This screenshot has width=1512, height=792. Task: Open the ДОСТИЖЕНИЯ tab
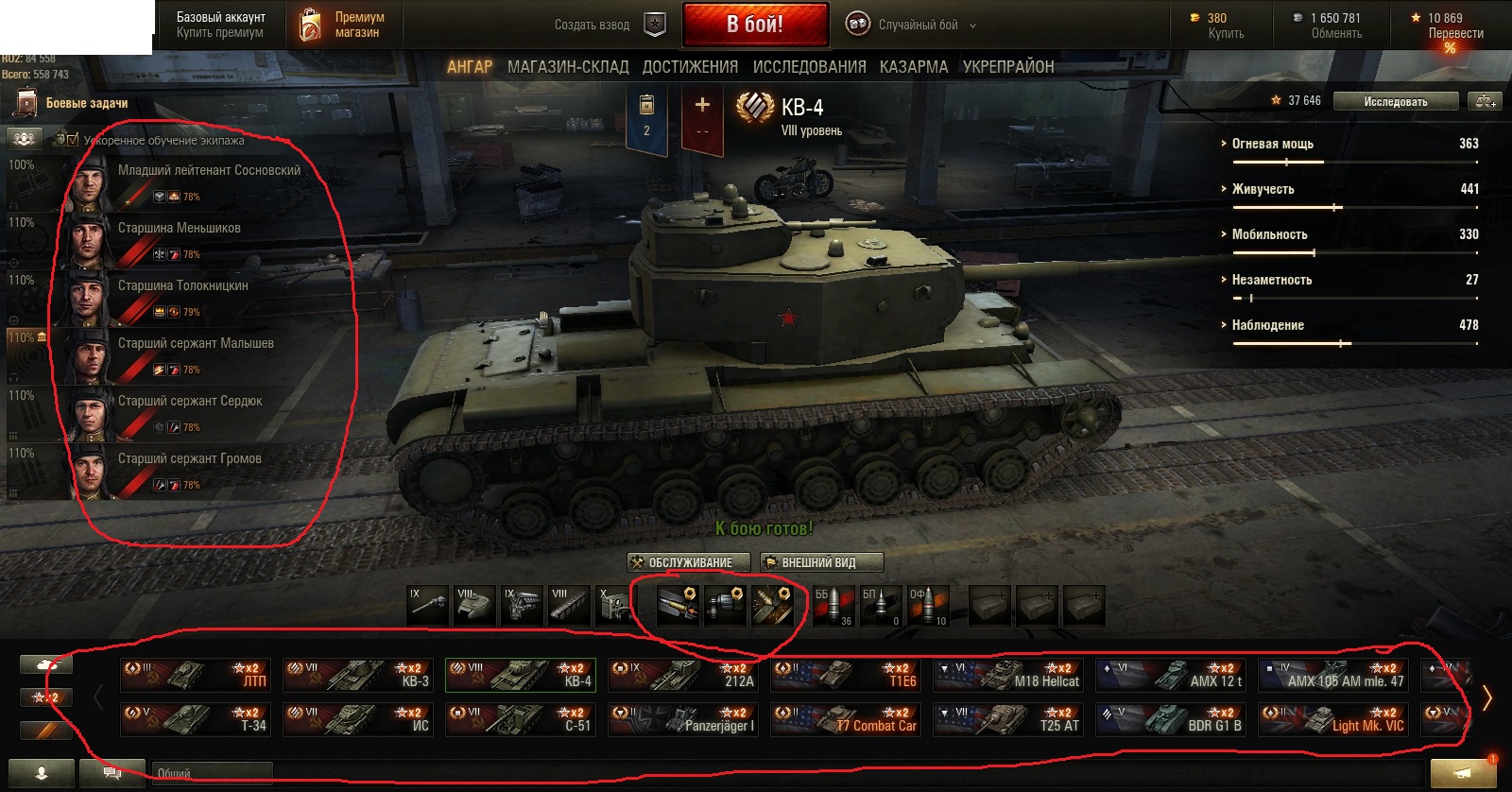tap(690, 67)
